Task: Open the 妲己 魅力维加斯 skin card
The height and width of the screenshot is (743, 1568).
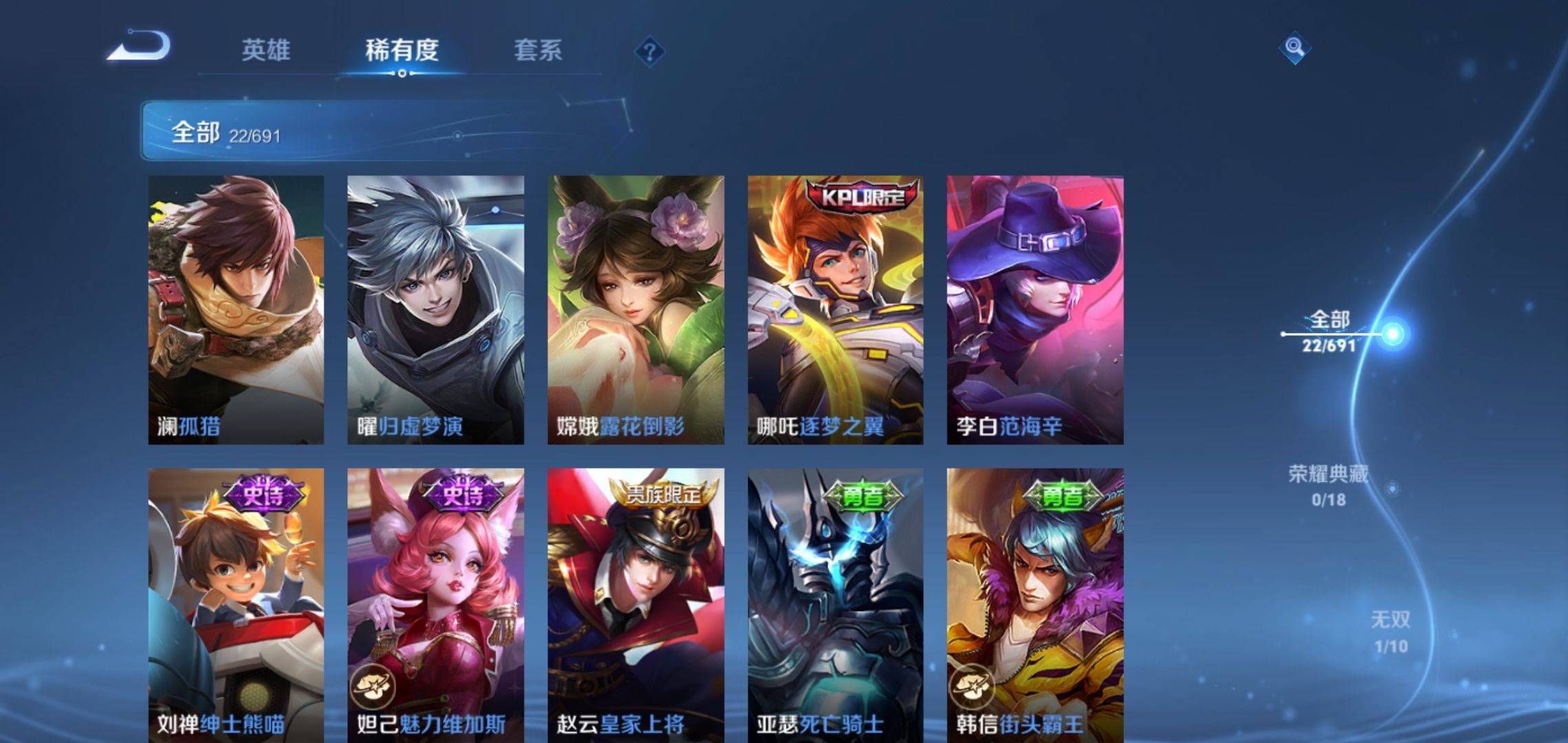Action: pyautogui.click(x=435, y=605)
